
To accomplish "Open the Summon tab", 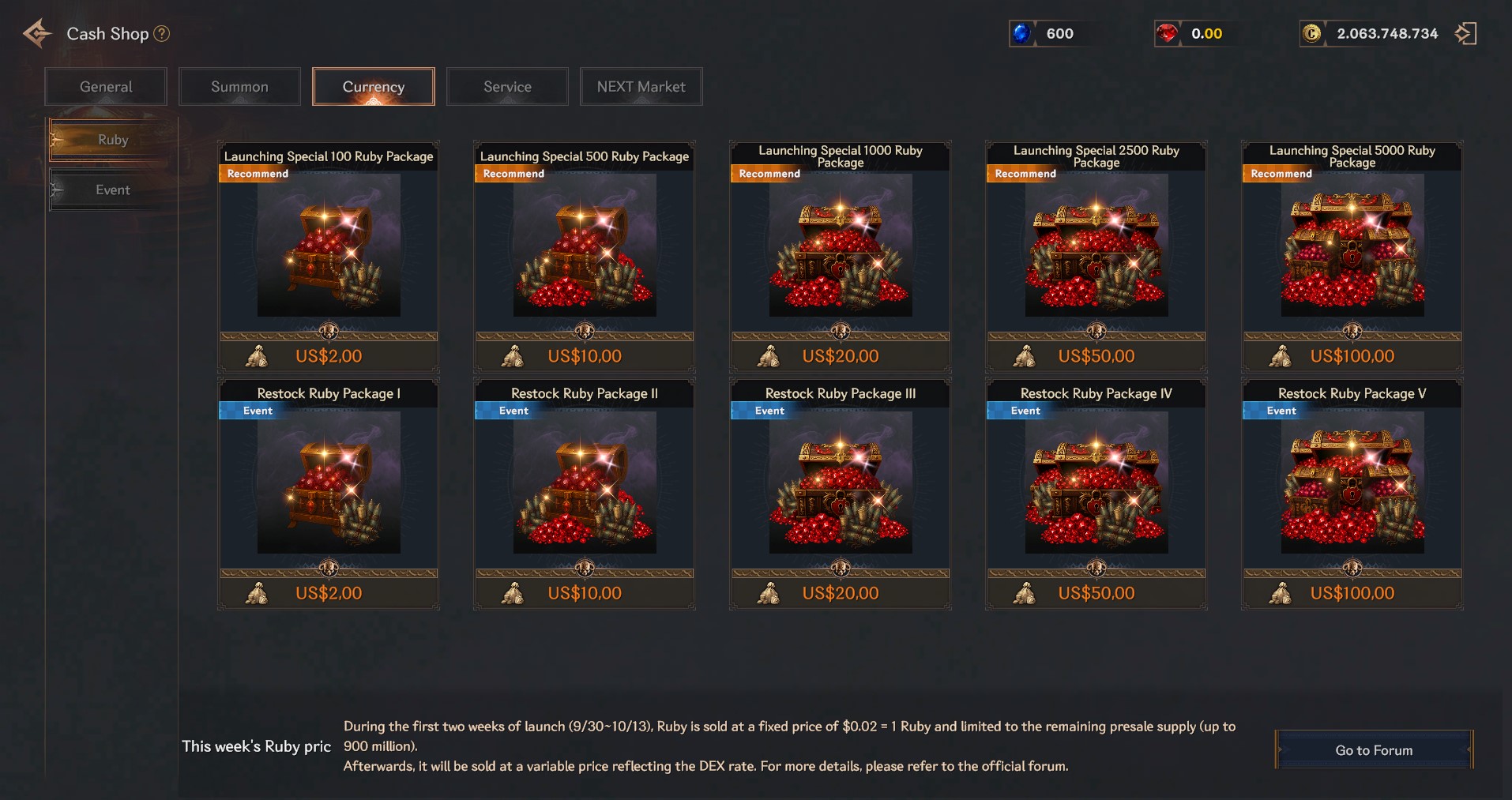I will [x=239, y=87].
